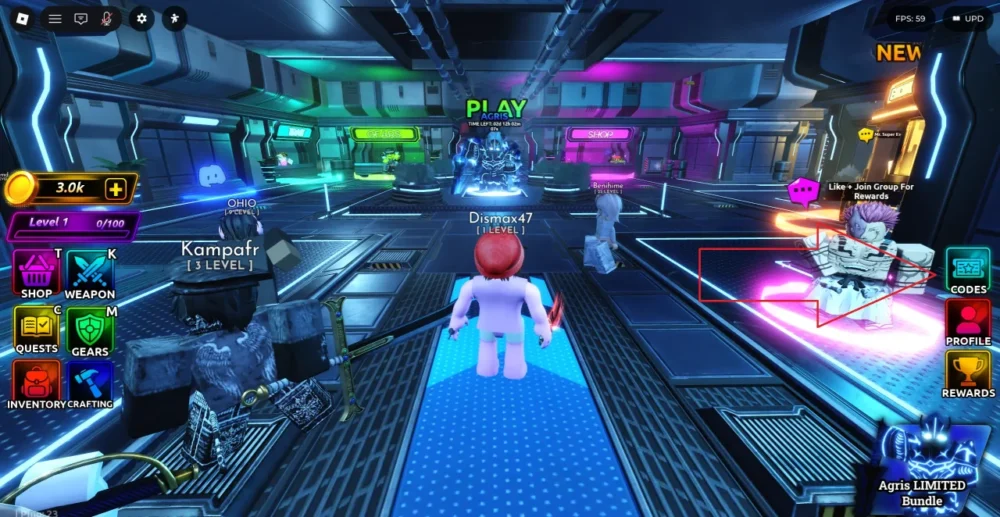Image resolution: width=1000 pixels, height=517 pixels.
Task: Open the gear settings button
Action: tap(141, 19)
